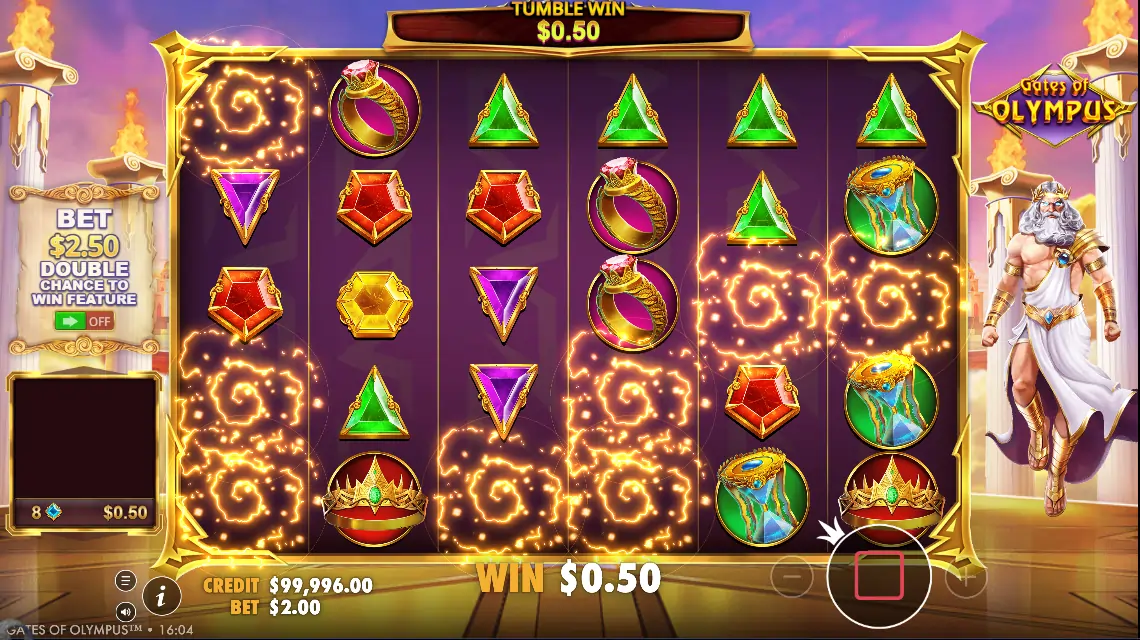1140x640 pixels.
Task: Stop the spin with the square button
Action: (879, 575)
